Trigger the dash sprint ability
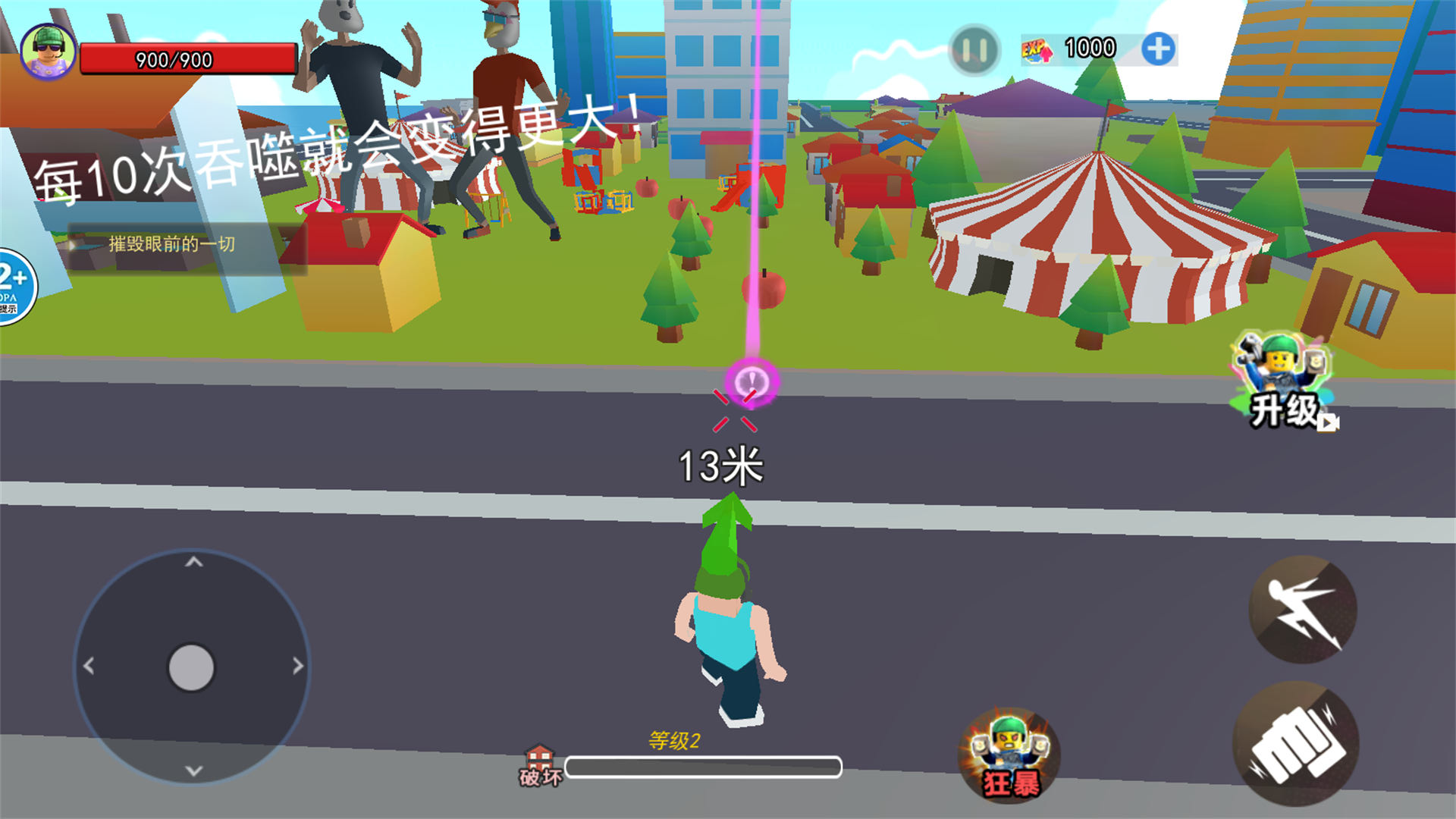The image size is (1456, 819). coord(1303,609)
